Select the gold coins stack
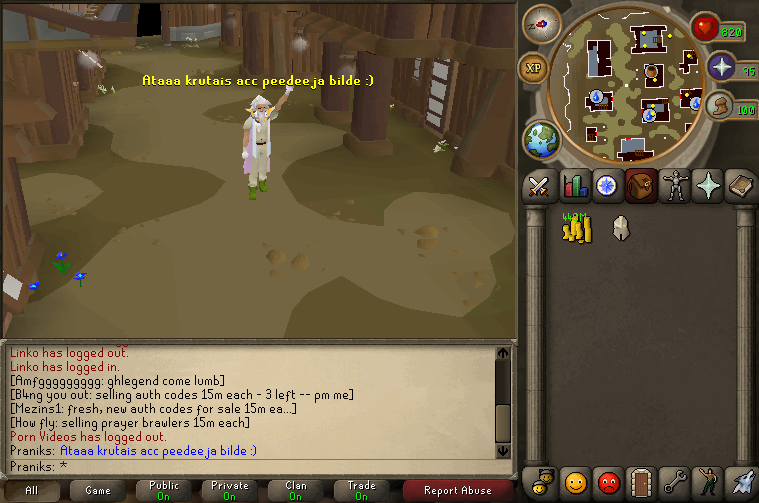This screenshot has height=503, width=759. pos(575,229)
